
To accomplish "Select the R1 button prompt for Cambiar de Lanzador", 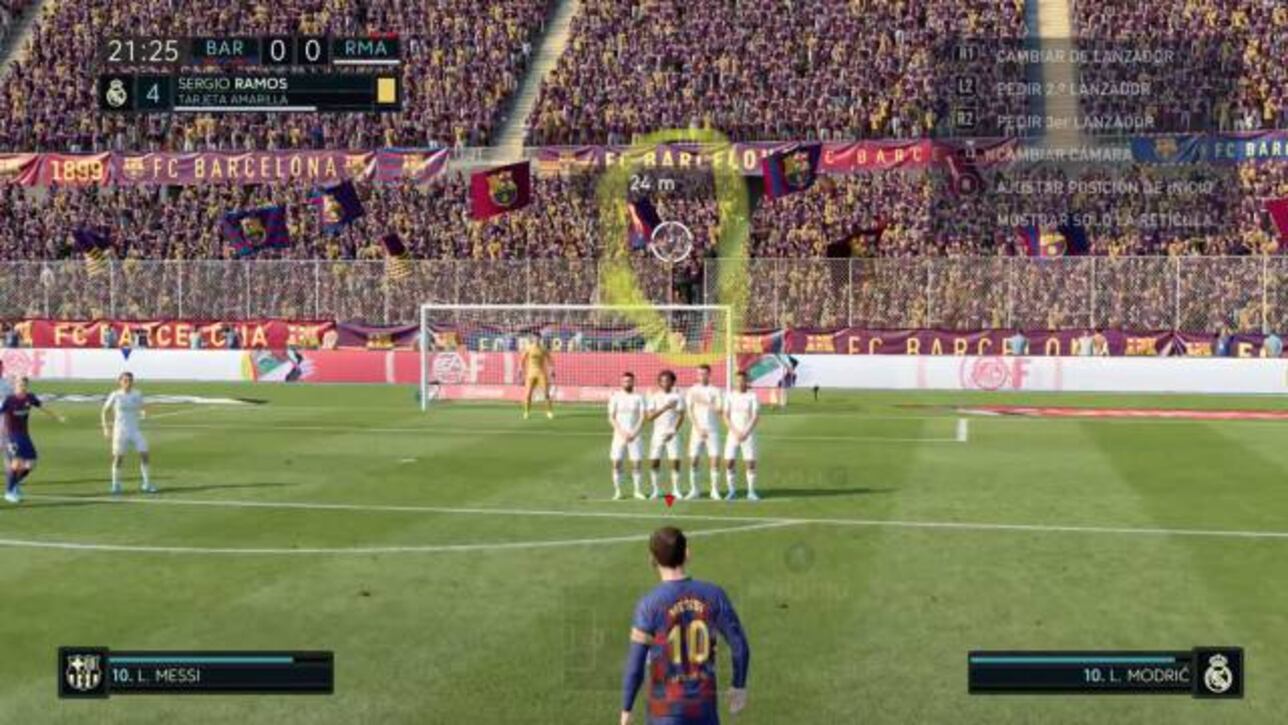I will pos(968,55).
